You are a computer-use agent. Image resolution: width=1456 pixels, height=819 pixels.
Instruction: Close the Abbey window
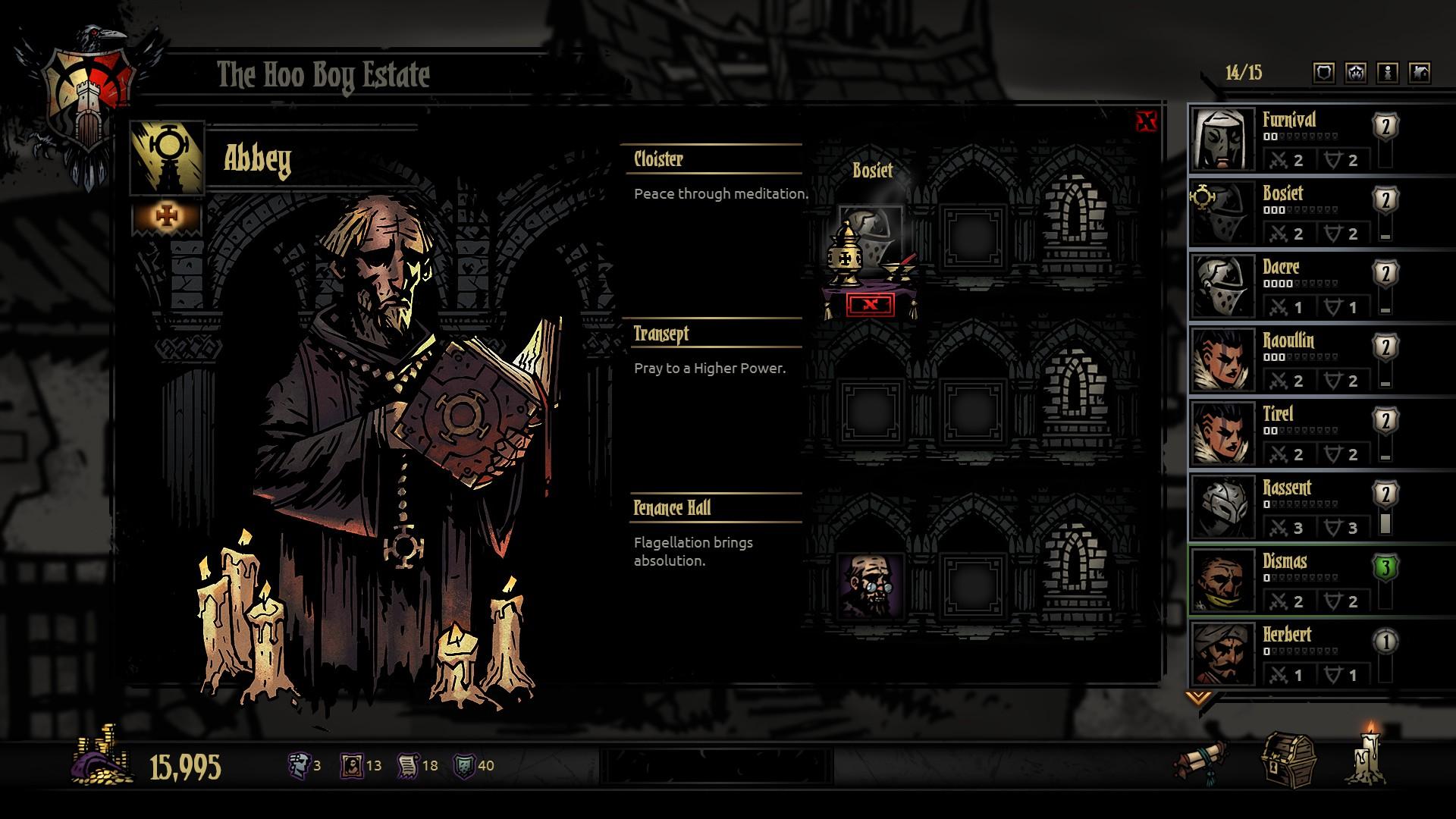[x=1147, y=121]
